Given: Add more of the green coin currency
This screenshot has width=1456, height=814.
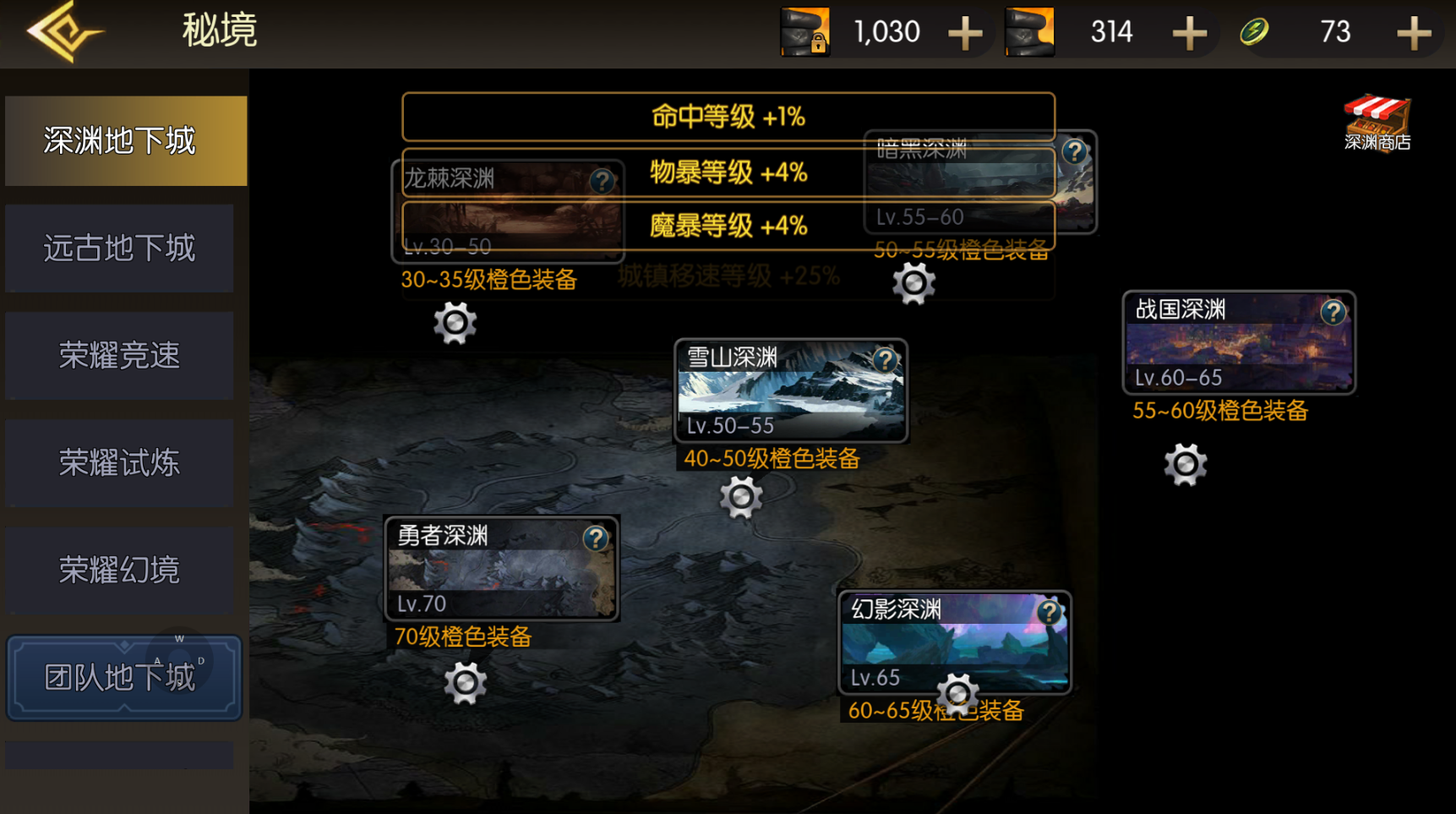Looking at the screenshot, I should [1413, 34].
